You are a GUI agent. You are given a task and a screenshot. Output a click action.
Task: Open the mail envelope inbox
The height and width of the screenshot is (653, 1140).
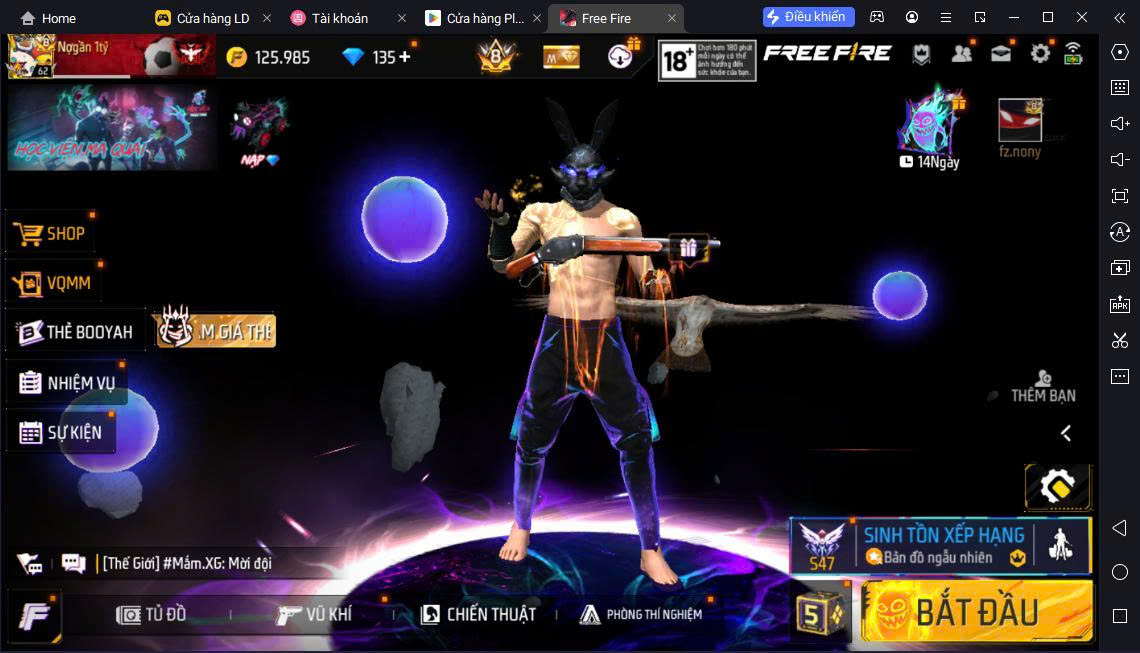pos(1001,54)
